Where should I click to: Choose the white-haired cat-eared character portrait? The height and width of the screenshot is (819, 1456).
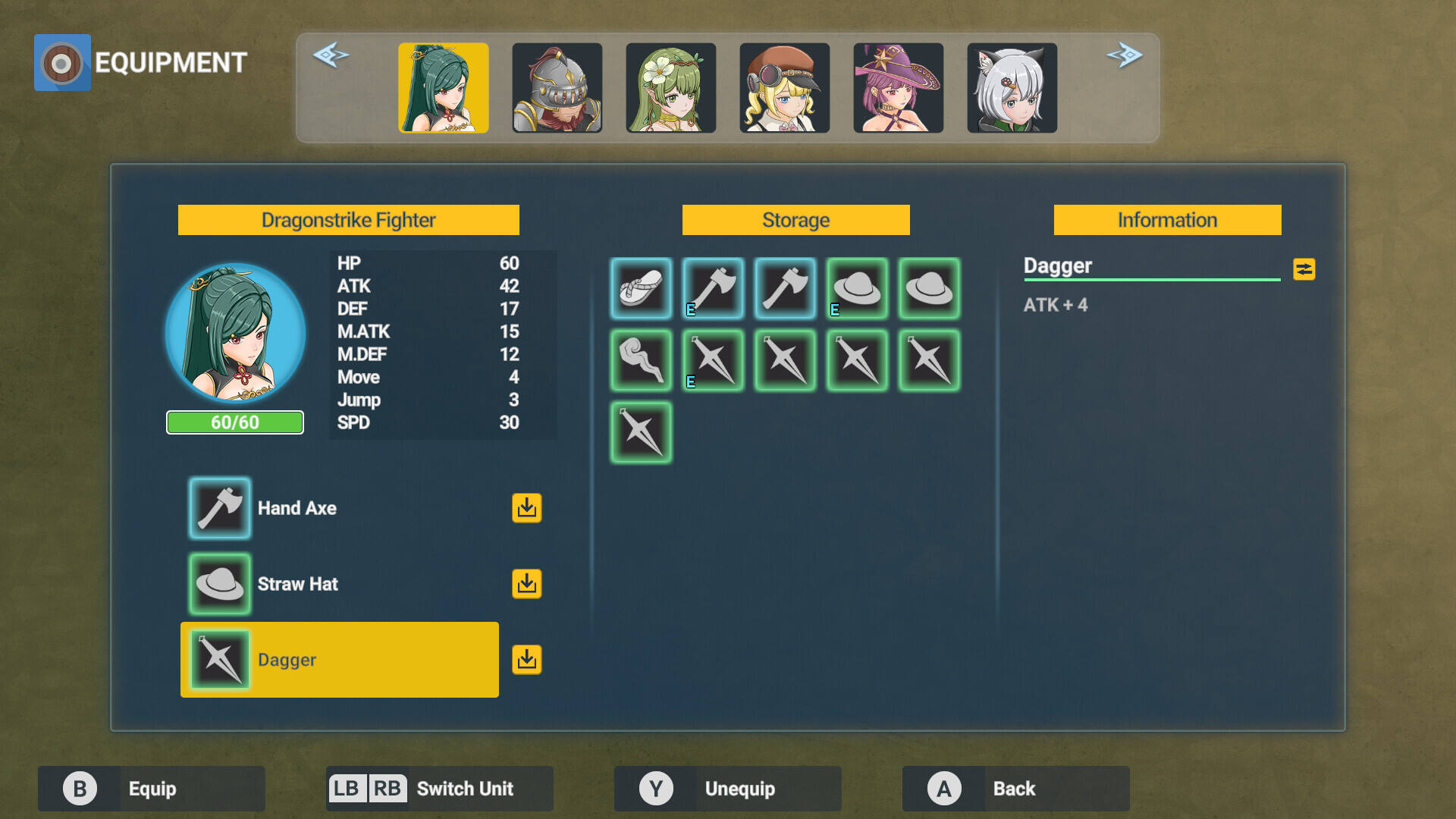click(x=1012, y=88)
